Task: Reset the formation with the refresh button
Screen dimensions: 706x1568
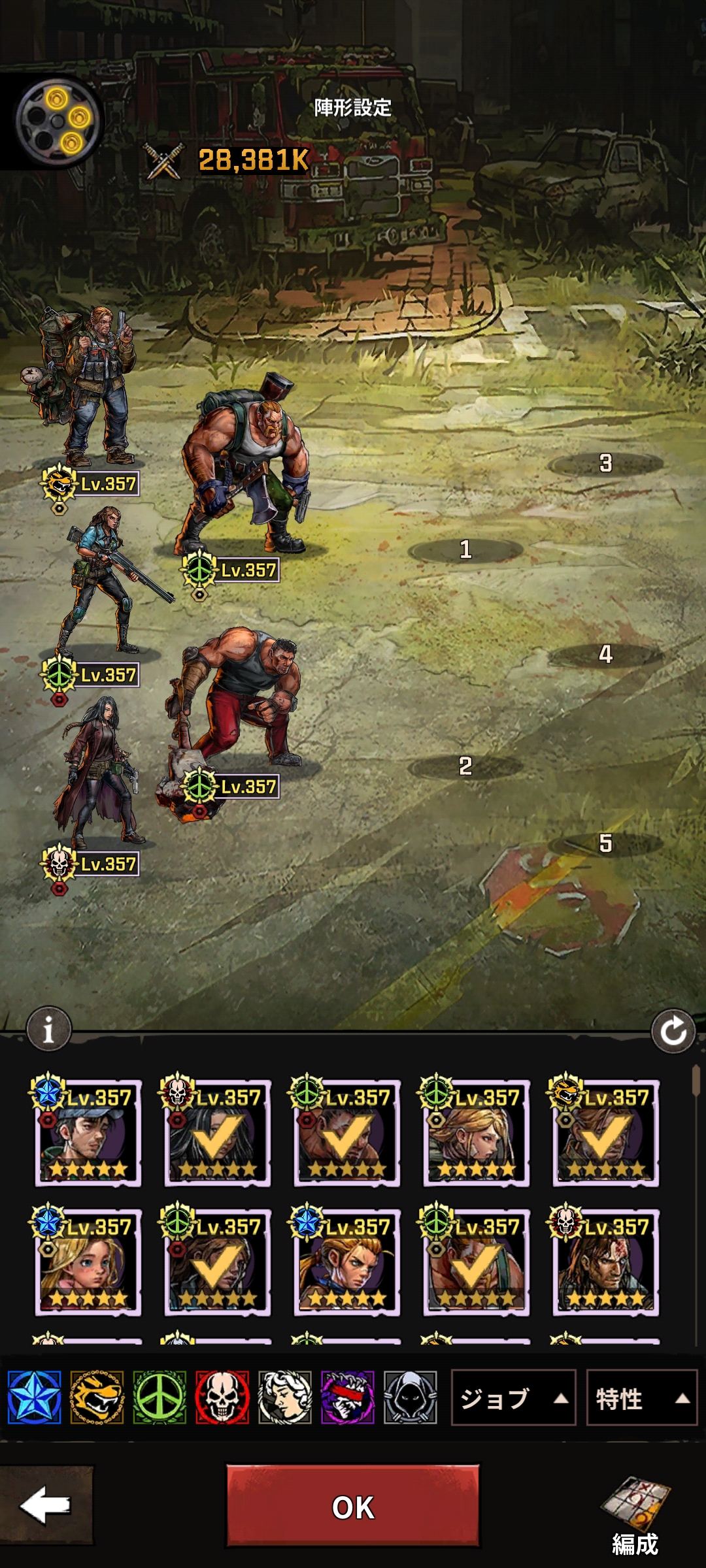Action: coord(673,1032)
